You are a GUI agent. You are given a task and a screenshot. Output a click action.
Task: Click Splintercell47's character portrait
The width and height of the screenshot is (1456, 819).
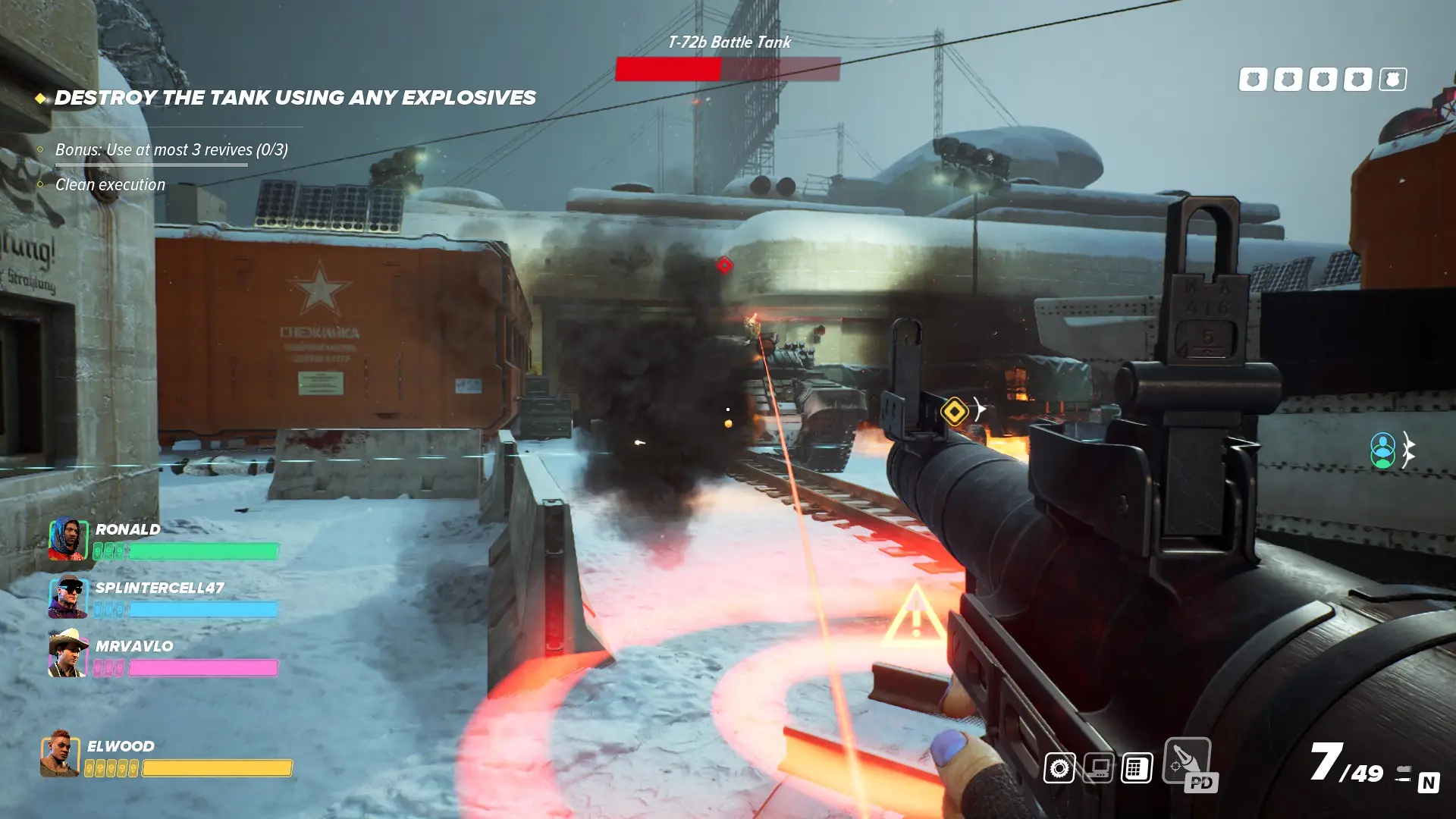(x=68, y=600)
